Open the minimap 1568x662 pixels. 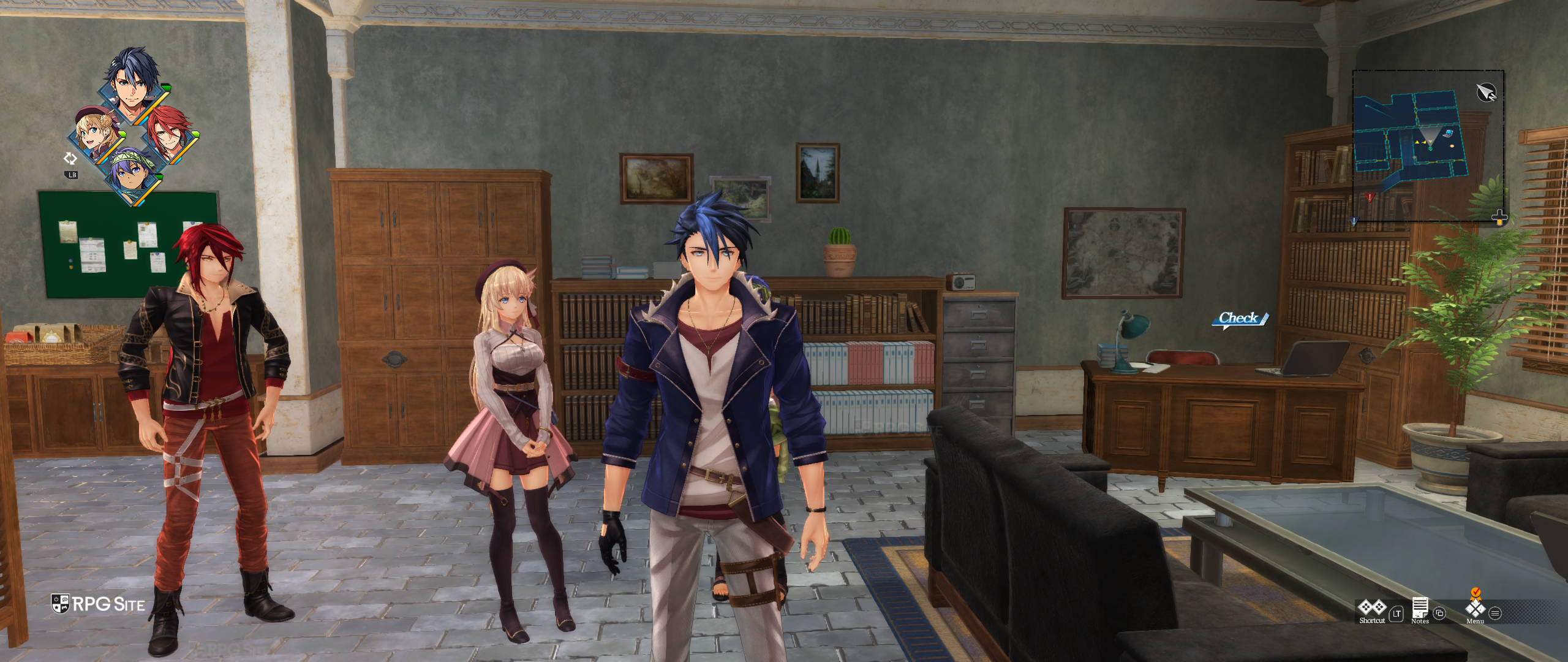[1427, 145]
